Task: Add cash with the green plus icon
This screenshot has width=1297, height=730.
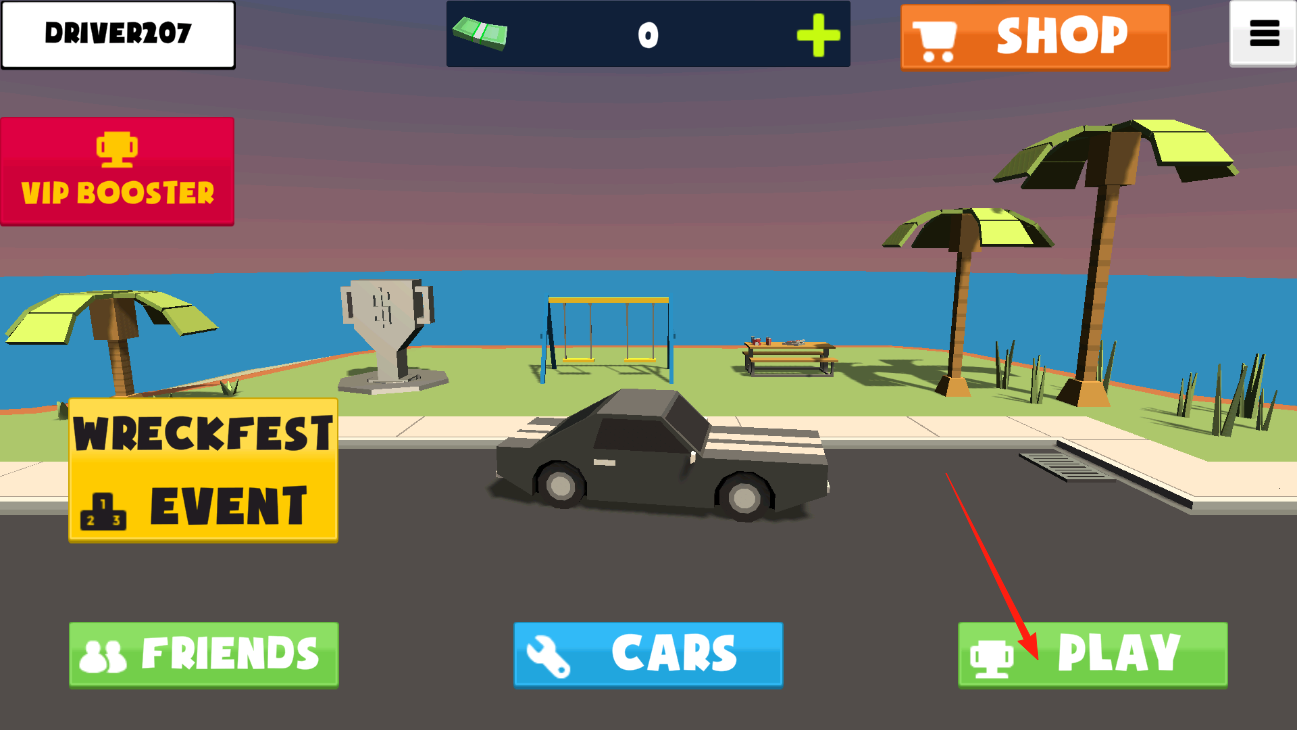Action: [x=818, y=36]
